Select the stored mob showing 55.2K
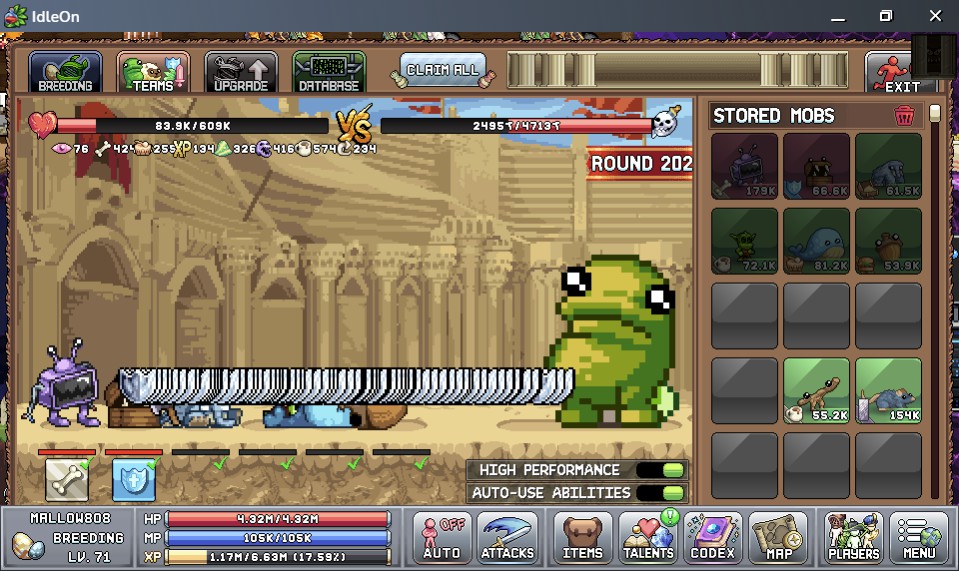The width and height of the screenshot is (959, 571). 817,391
